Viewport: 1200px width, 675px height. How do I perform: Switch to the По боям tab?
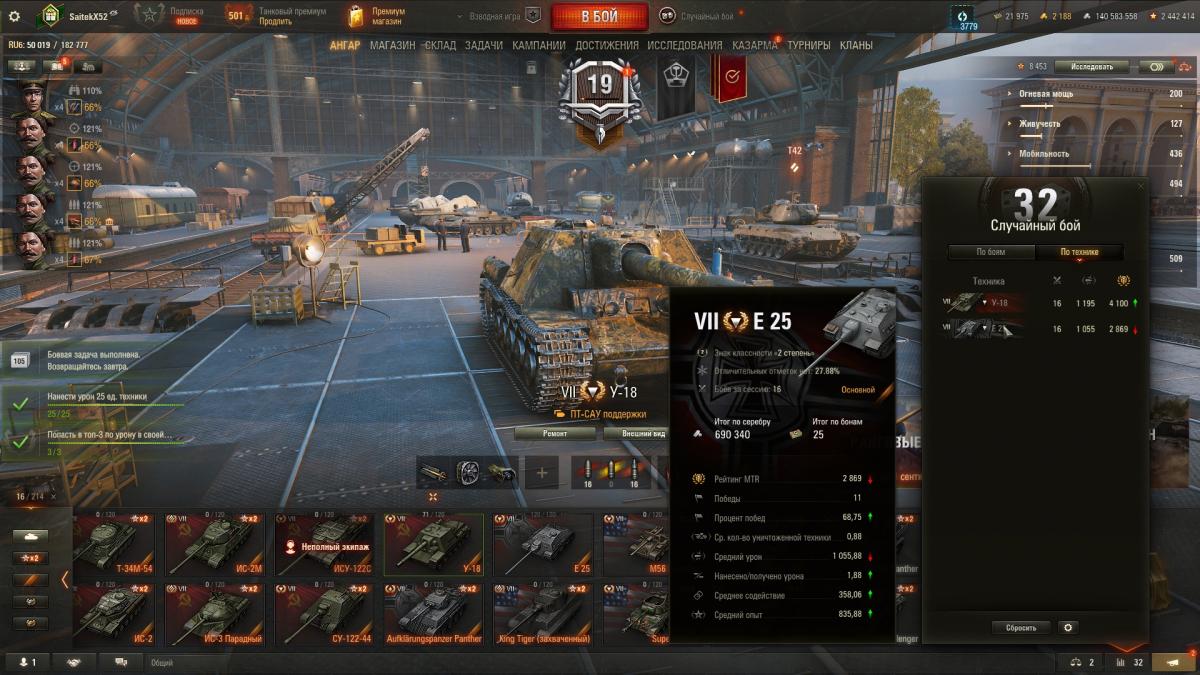coord(990,252)
